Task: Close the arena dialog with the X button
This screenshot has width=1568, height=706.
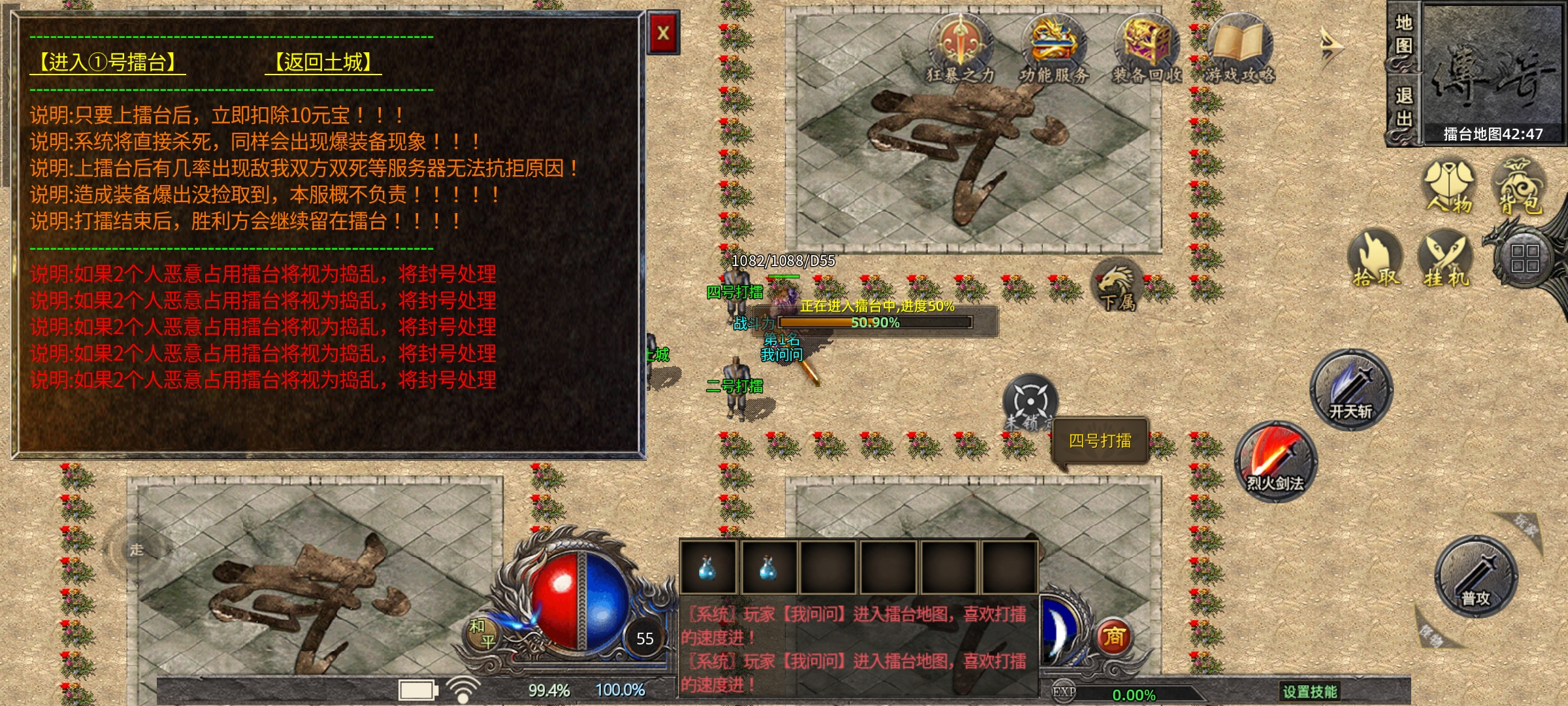Action: pyautogui.click(x=663, y=33)
